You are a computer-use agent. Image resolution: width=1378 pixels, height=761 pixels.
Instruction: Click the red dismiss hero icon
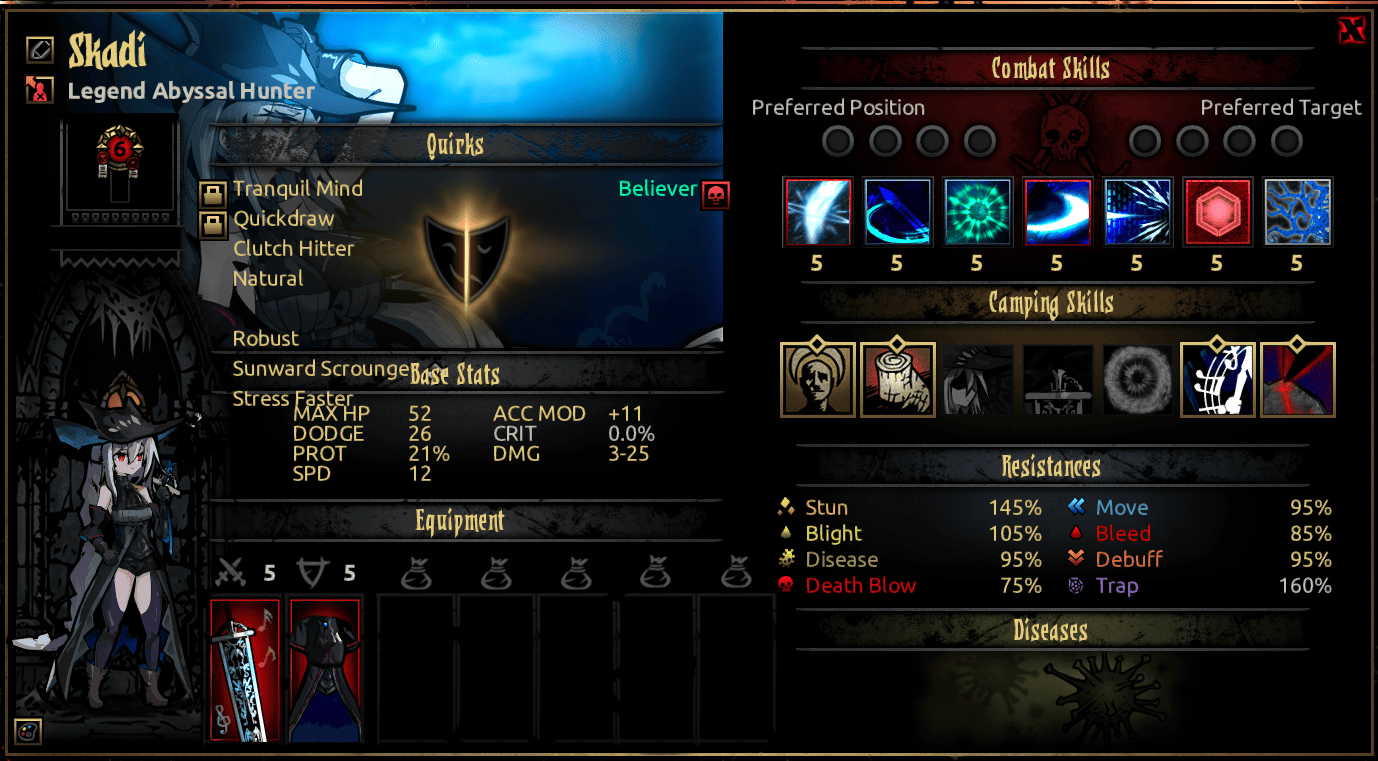(40, 91)
